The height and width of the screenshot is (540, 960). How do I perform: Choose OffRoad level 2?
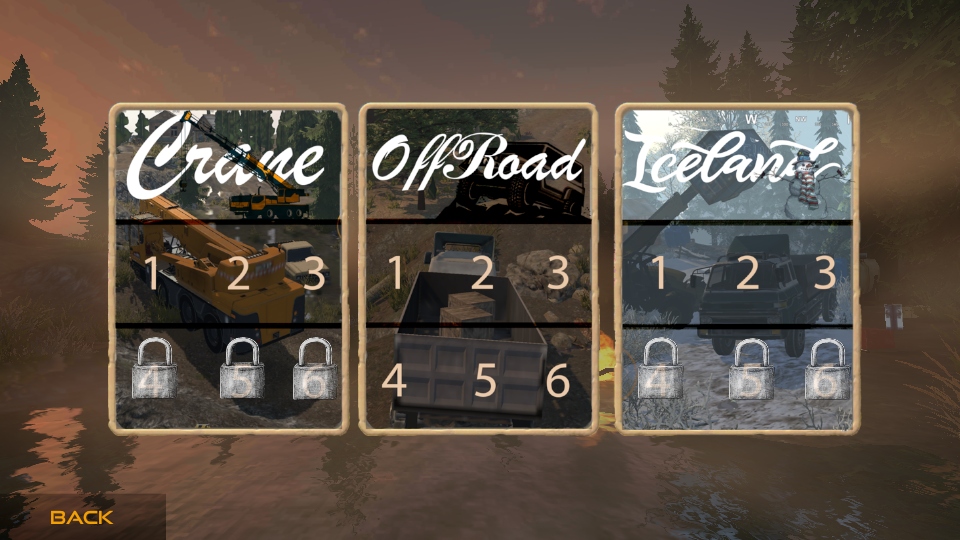(482, 273)
